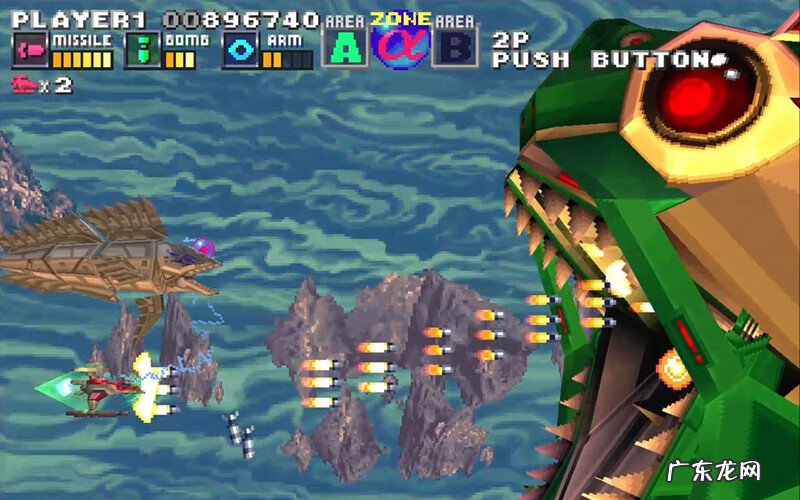The height and width of the screenshot is (500, 800).
Task: Choose the green Area A tile
Action: pos(343,46)
